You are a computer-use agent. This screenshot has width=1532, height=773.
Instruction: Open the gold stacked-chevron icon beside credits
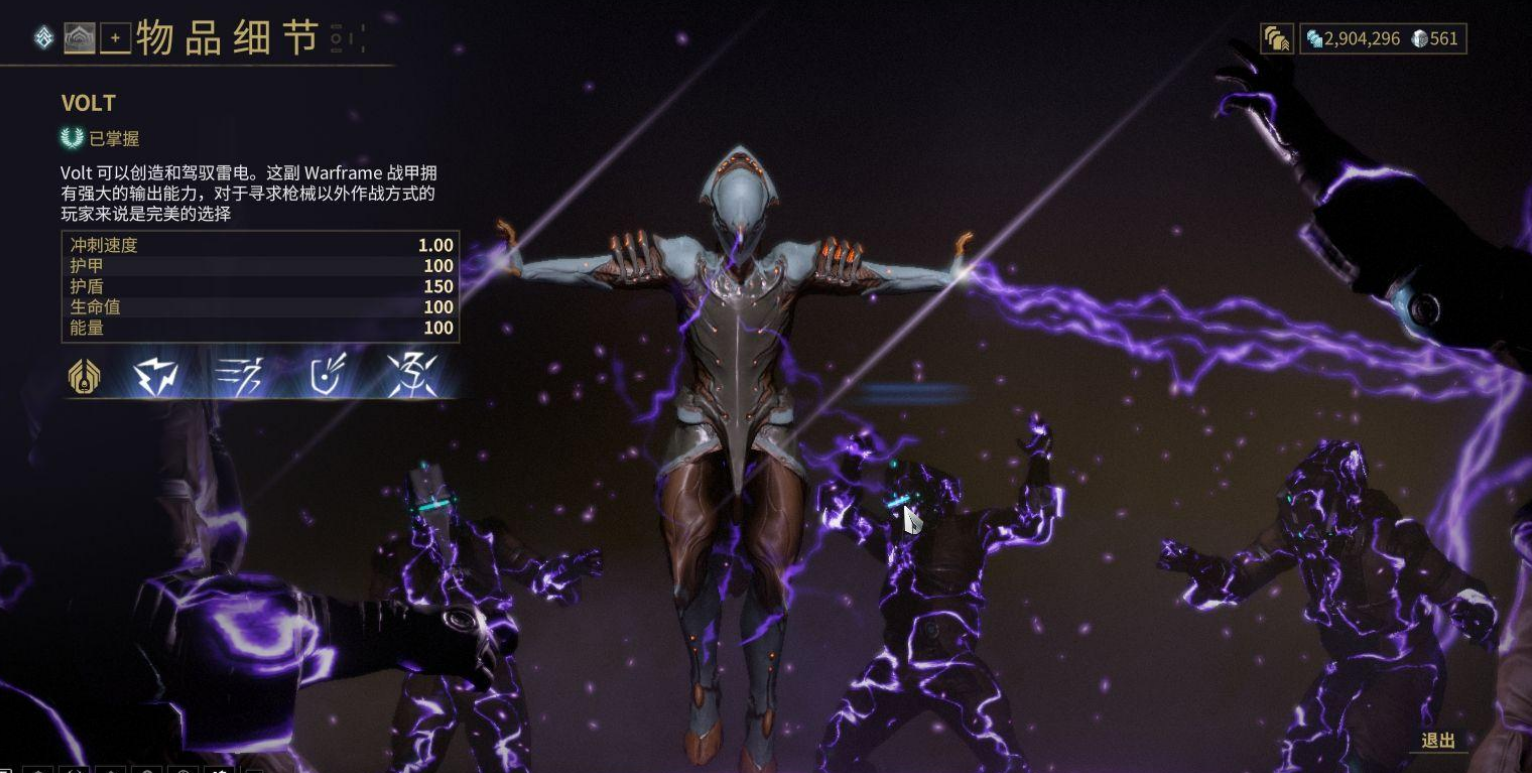click(1276, 39)
